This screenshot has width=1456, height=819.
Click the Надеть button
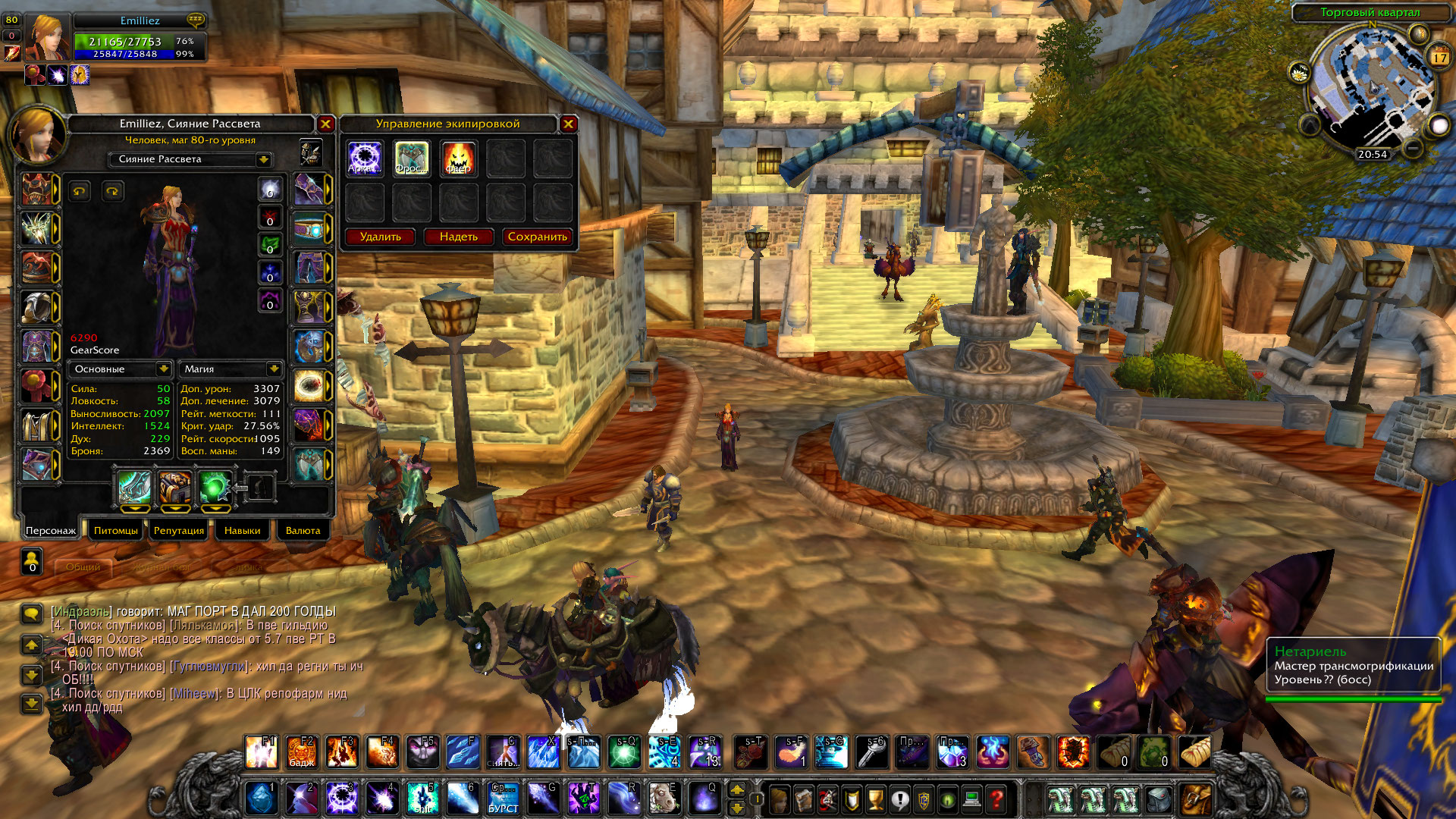459,237
